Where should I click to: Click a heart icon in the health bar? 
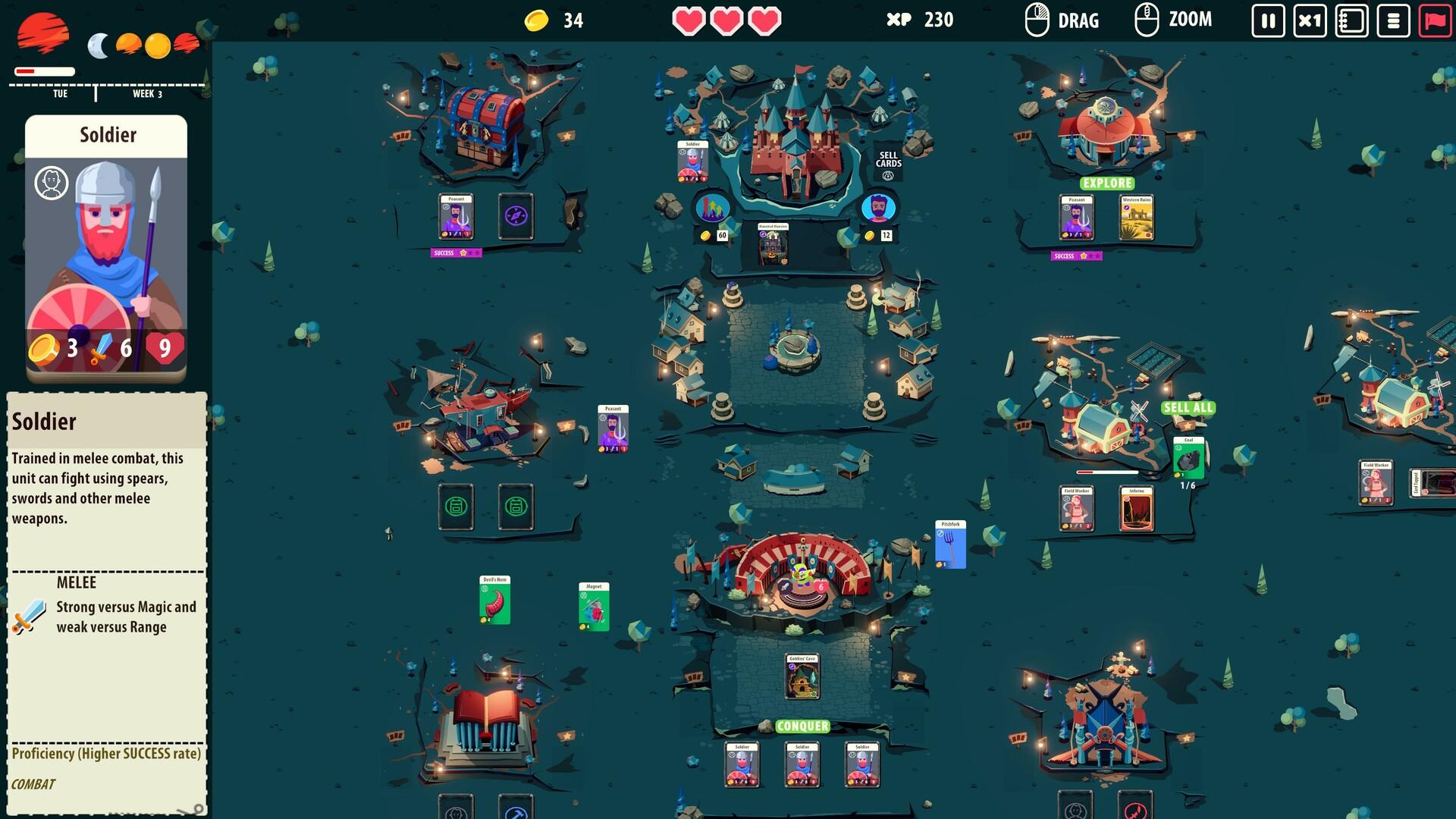(x=688, y=20)
